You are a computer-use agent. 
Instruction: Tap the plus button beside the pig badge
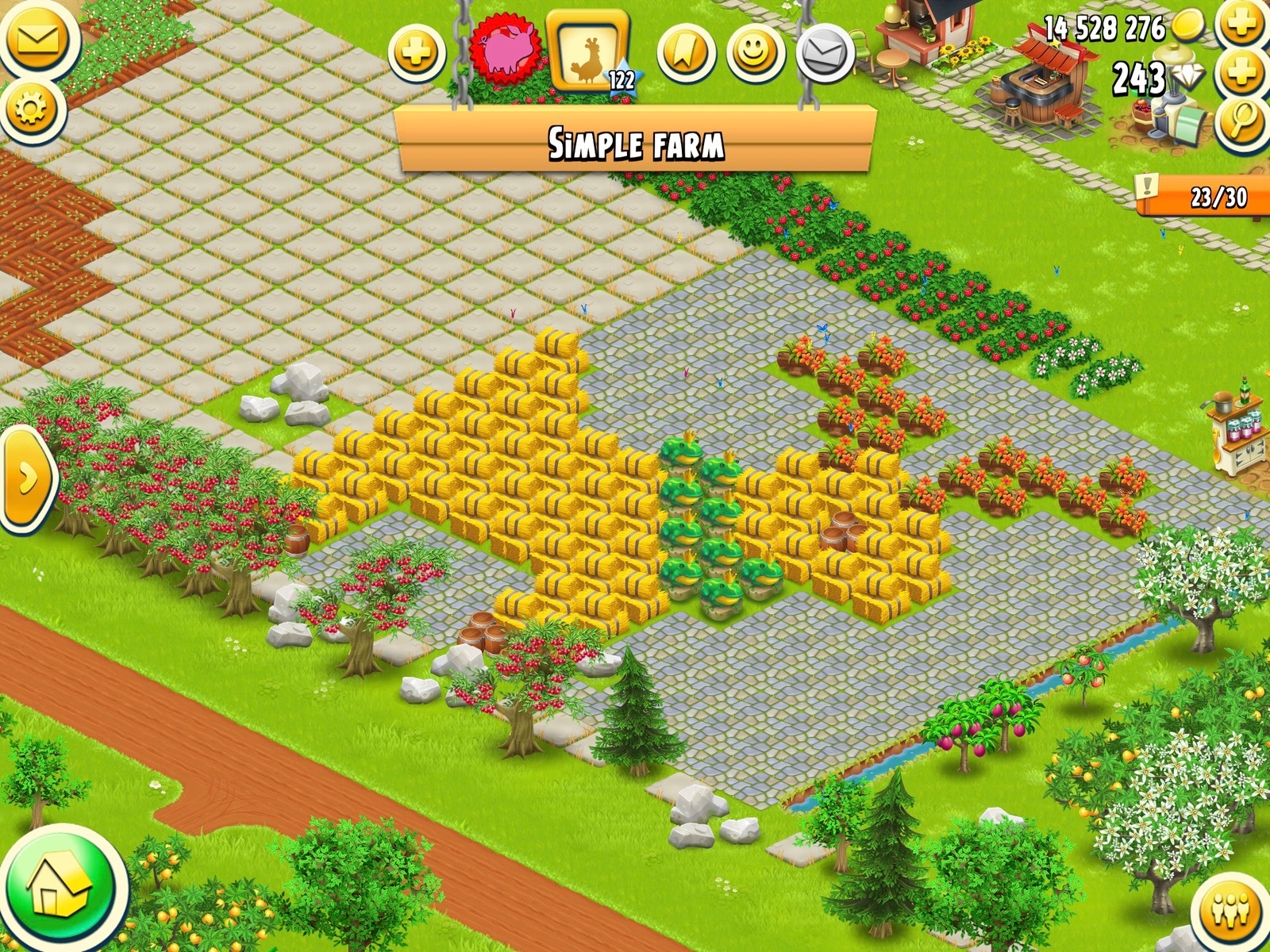(x=418, y=52)
